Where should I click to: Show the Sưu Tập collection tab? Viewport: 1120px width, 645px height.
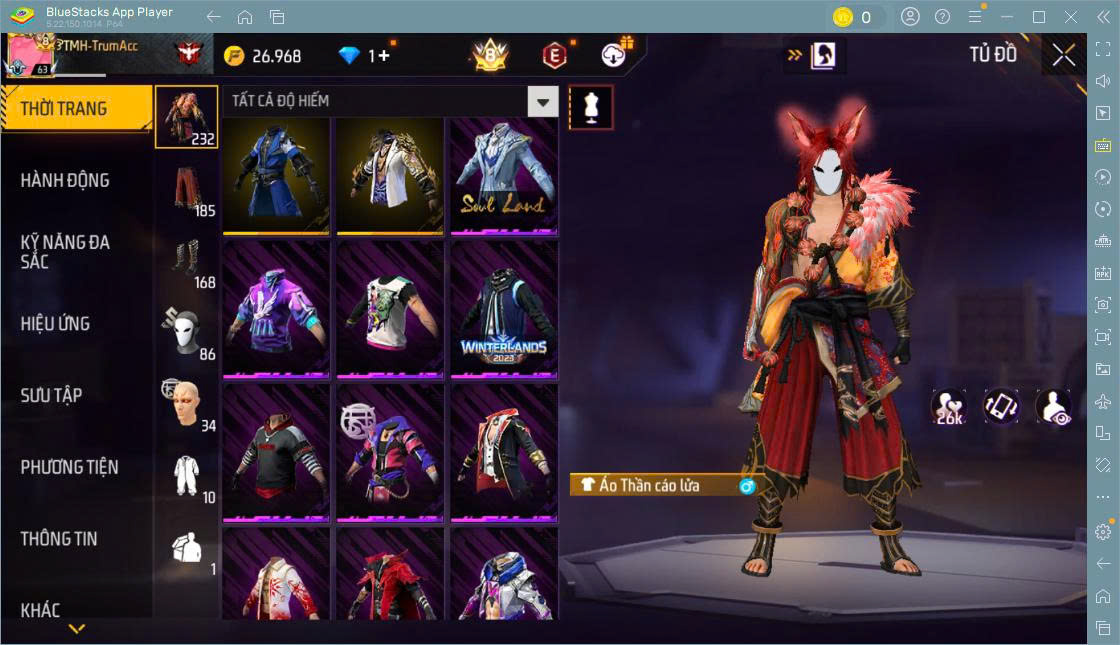pyautogui.click(x=51, y=395)
